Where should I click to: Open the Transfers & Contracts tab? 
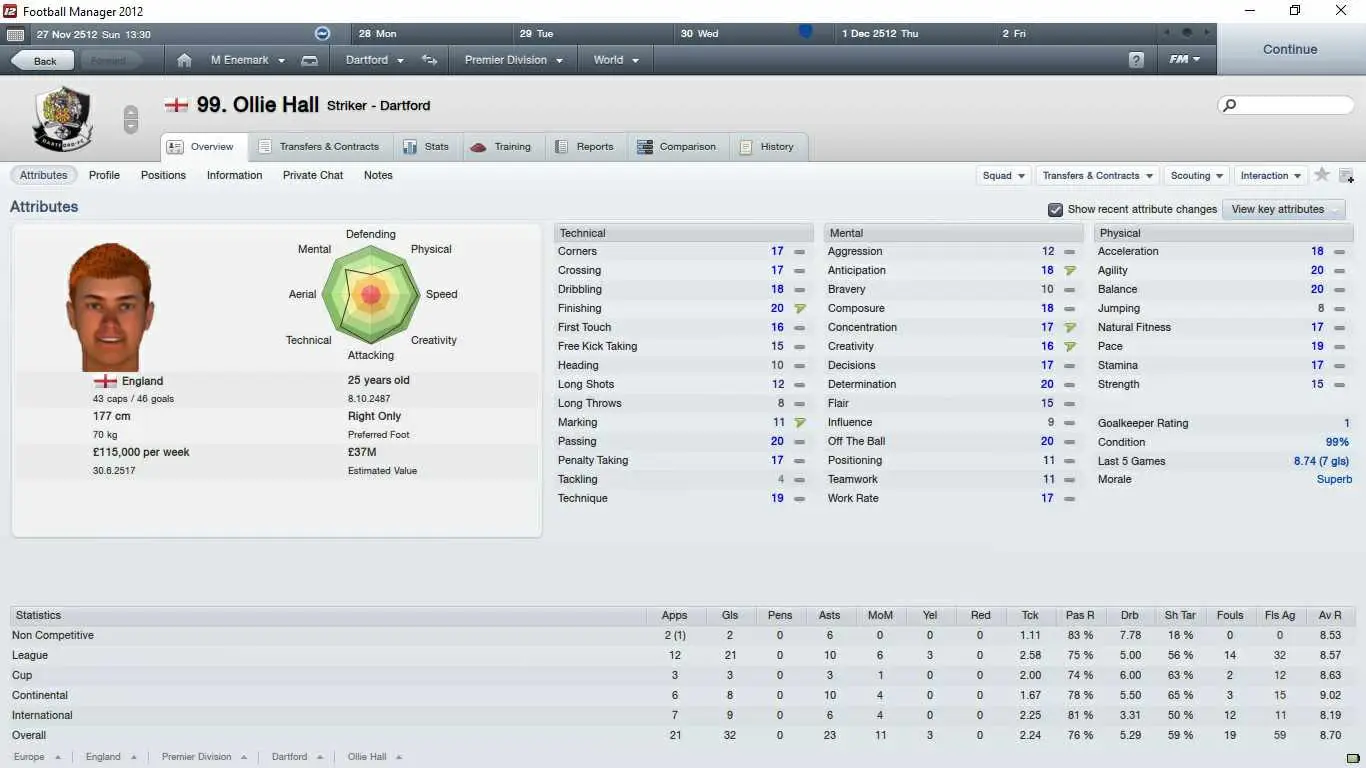point(319,147)
